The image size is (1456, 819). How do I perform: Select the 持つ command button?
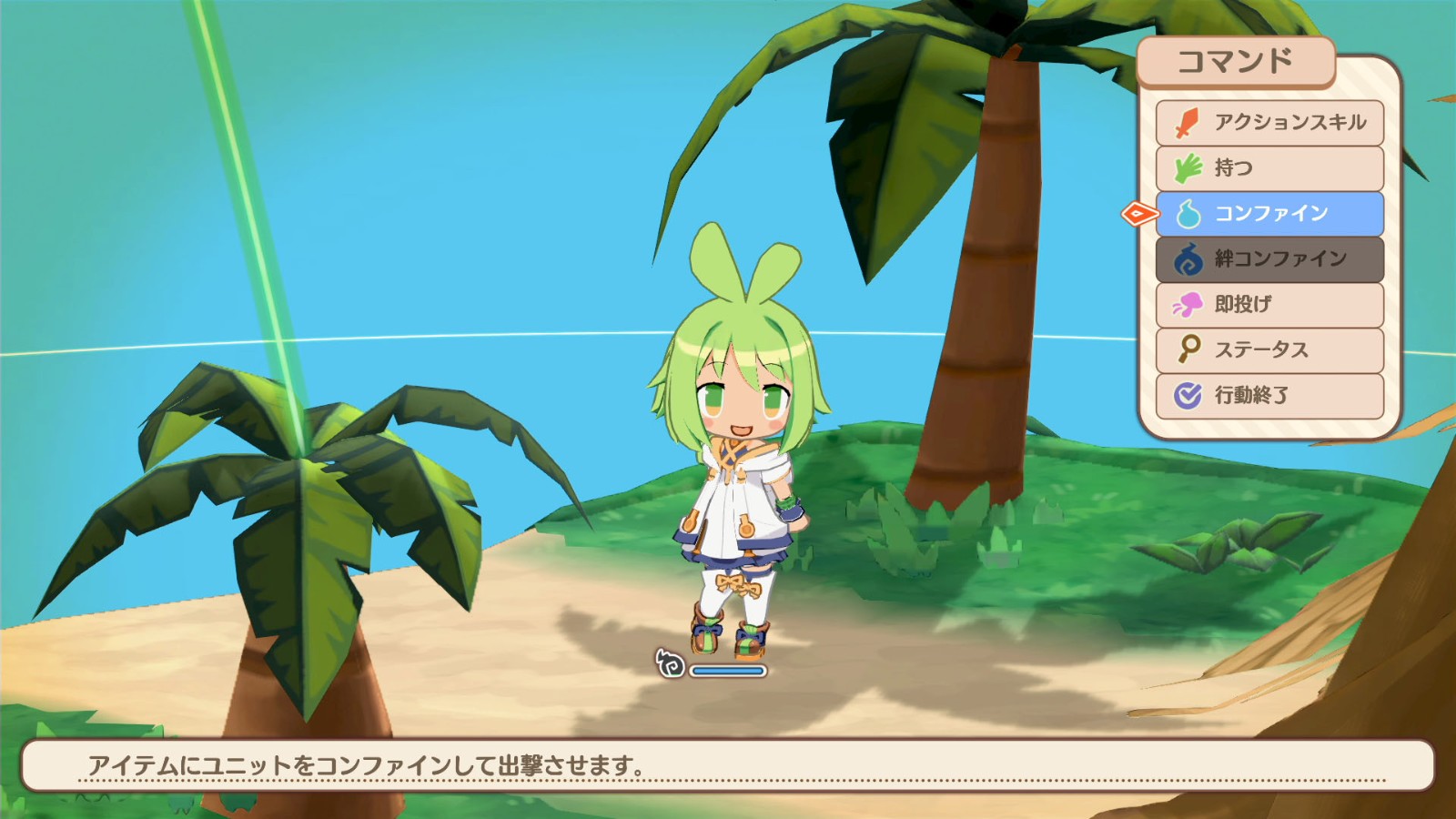click(x=1274, y=168)
